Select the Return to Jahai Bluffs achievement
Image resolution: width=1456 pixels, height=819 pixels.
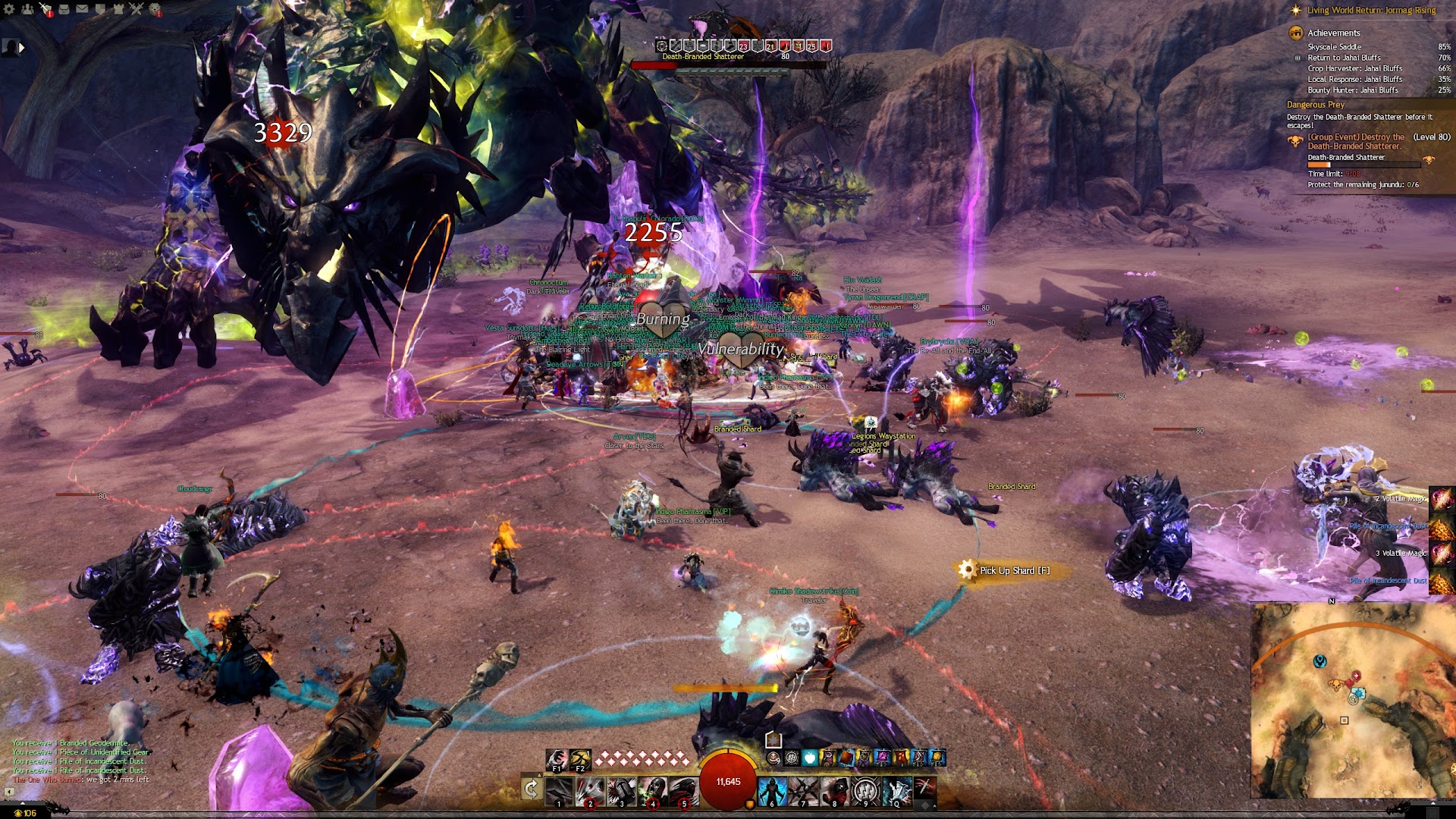click(x=1344, y=58)
